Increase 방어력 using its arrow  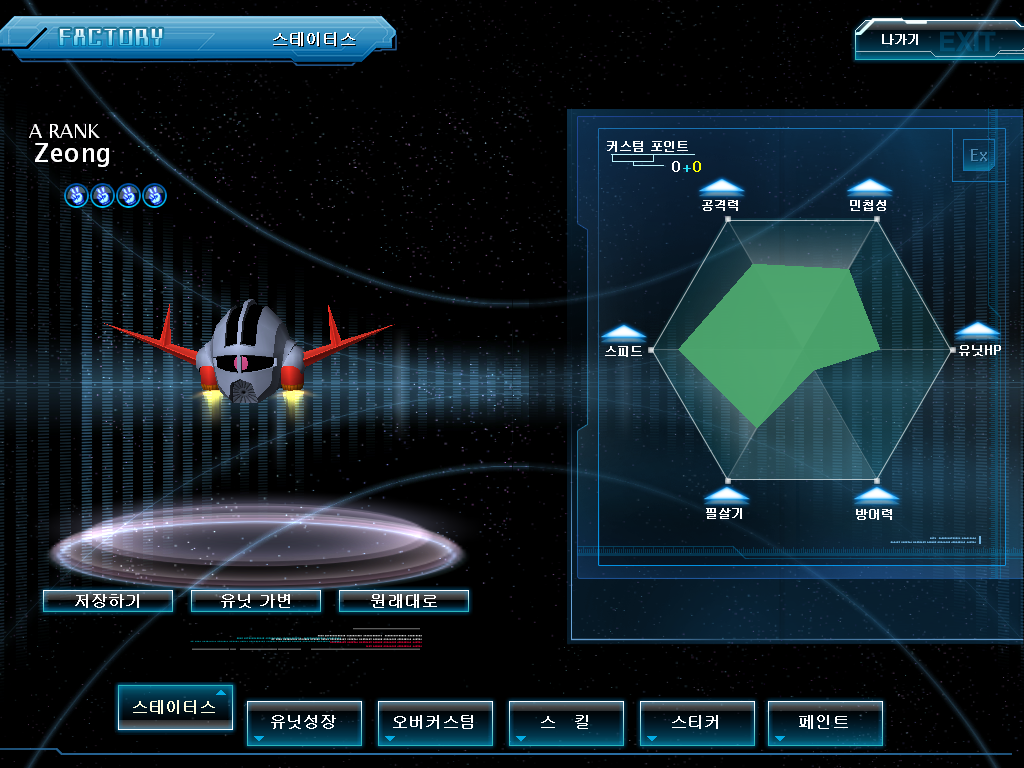click(876, 496)
